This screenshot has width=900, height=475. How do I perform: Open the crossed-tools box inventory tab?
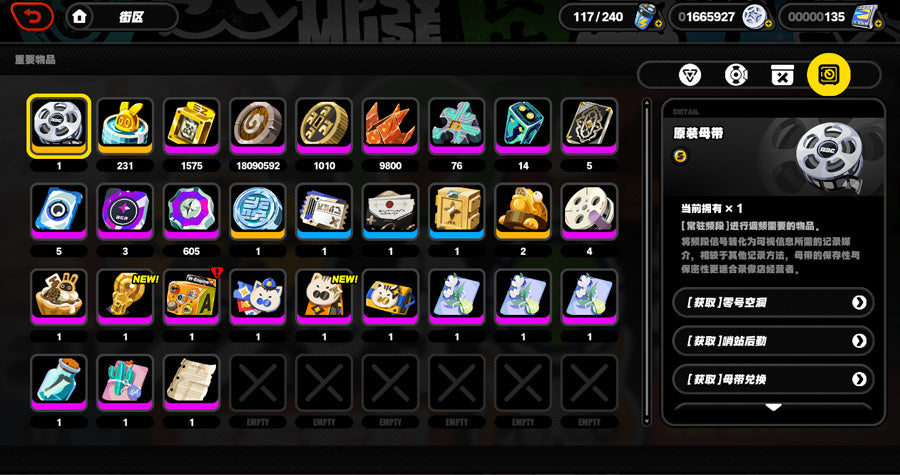(782, 75)
